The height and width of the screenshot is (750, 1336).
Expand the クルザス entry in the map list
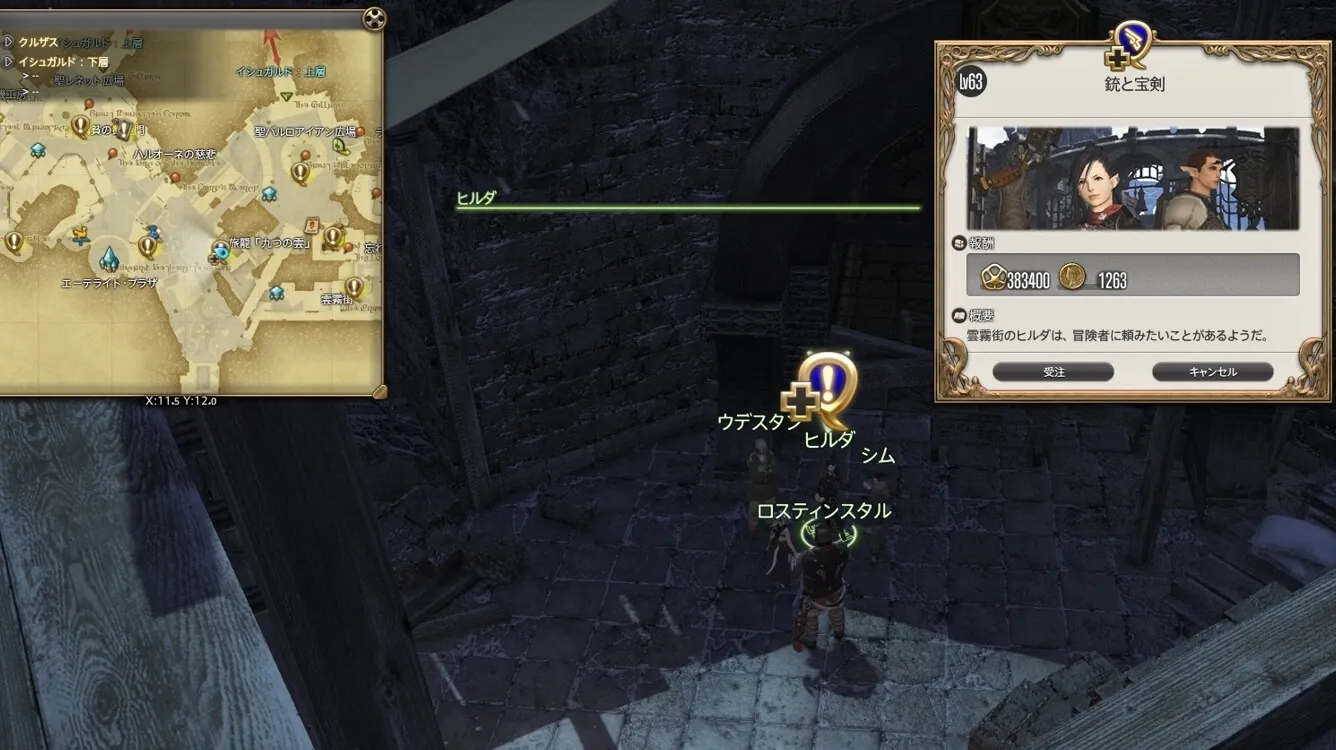[8, 42]
